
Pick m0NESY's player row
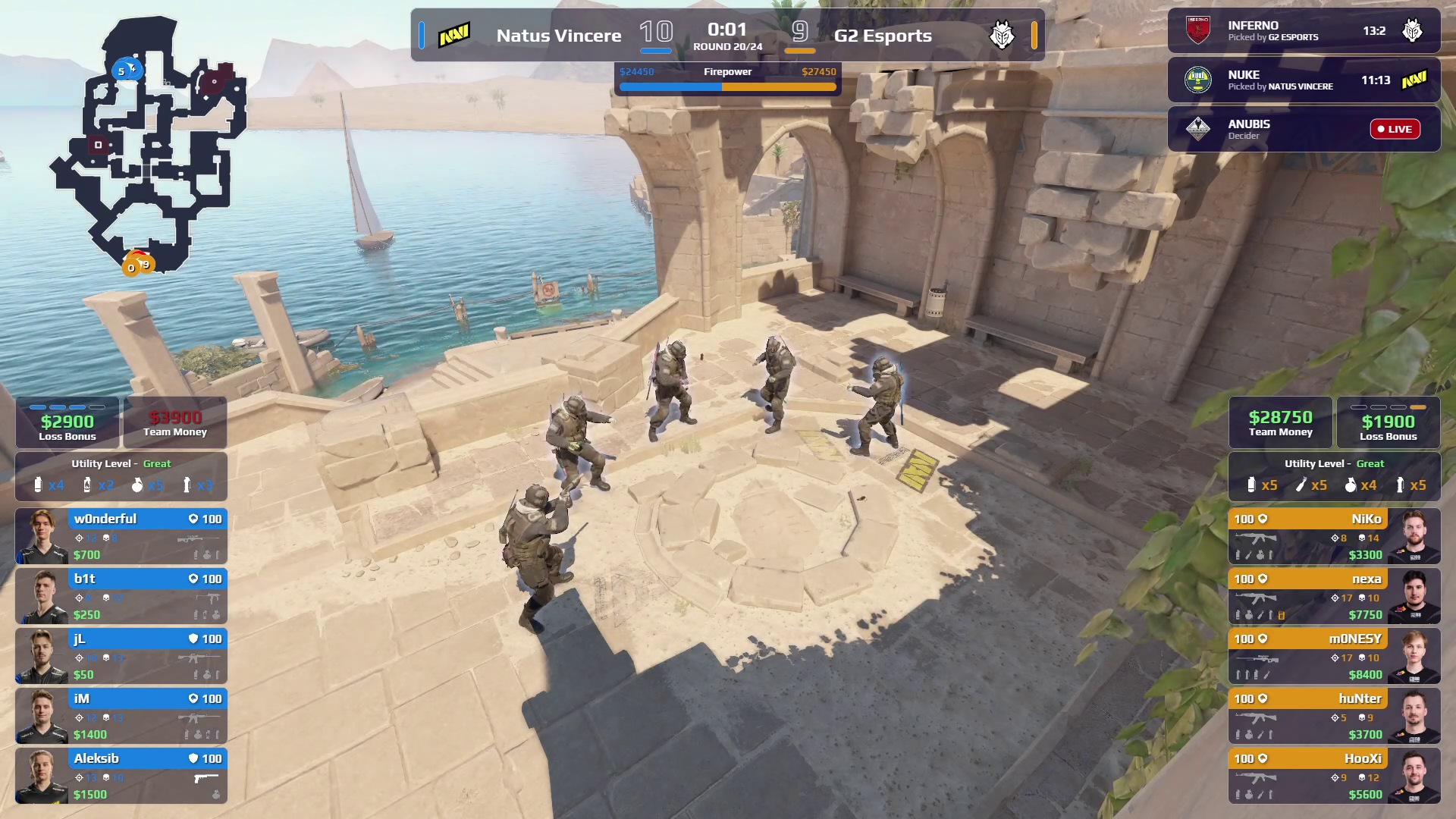tap(1333, 656)
